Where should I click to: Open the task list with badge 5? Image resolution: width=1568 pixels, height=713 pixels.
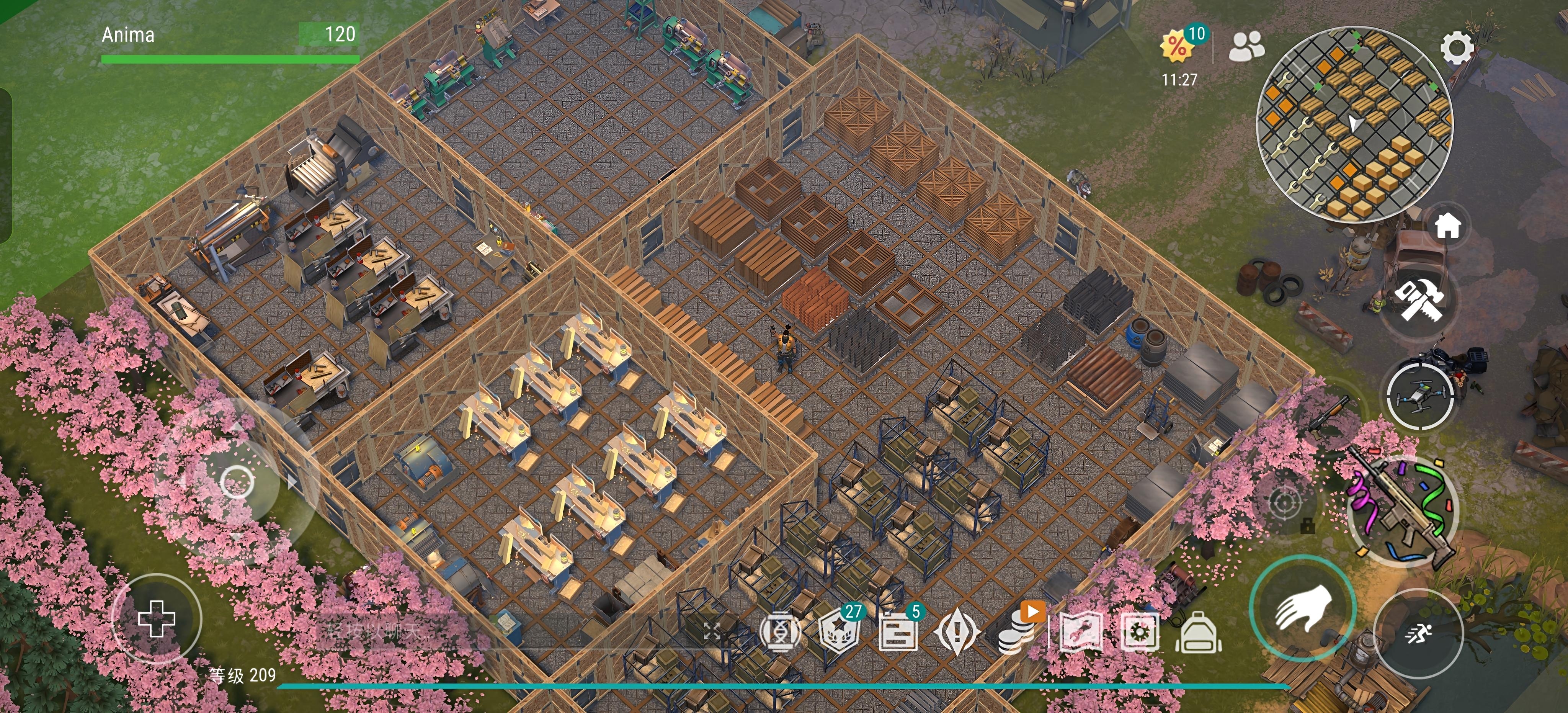pyautogui.click(x=899, y=631)
